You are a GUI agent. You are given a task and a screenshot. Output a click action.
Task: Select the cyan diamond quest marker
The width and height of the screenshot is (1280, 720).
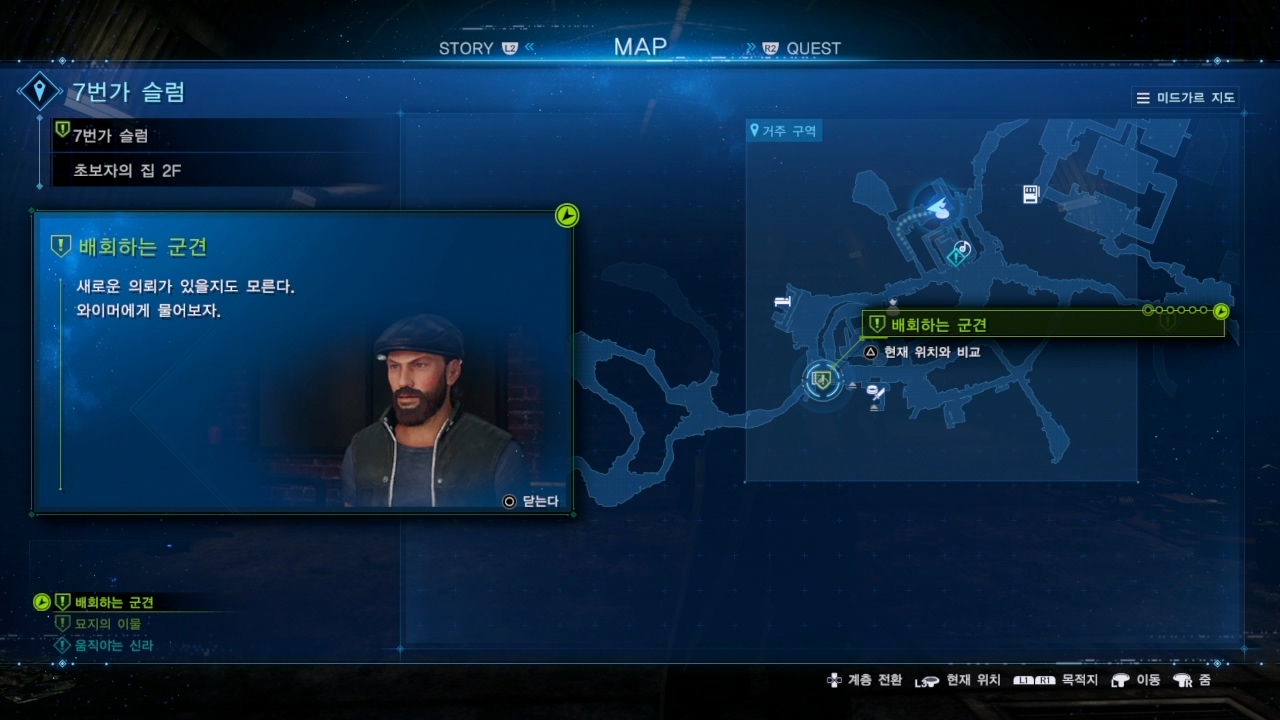point(955,258)
